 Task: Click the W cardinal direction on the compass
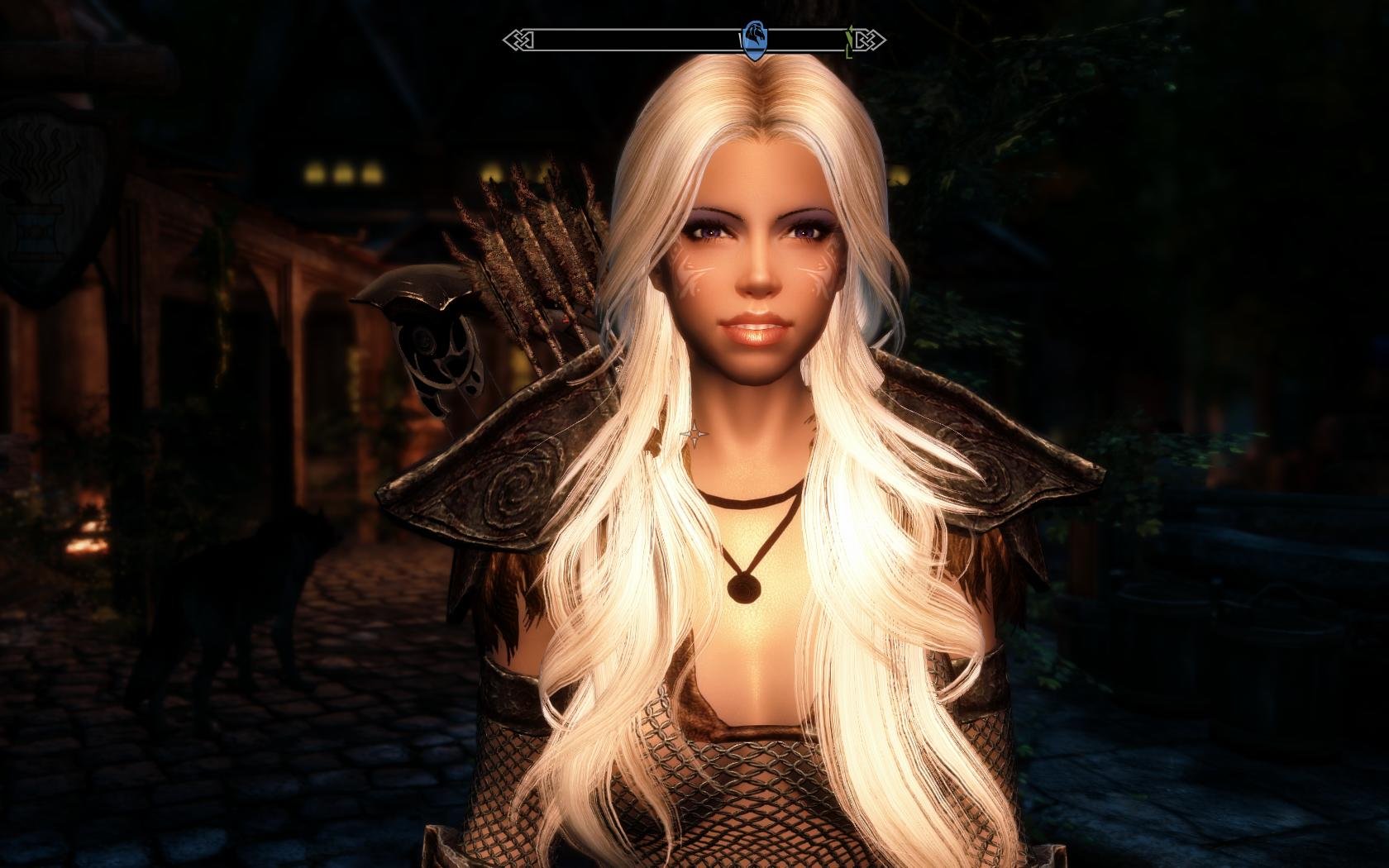pyautogui.click(x=740, y=40)
